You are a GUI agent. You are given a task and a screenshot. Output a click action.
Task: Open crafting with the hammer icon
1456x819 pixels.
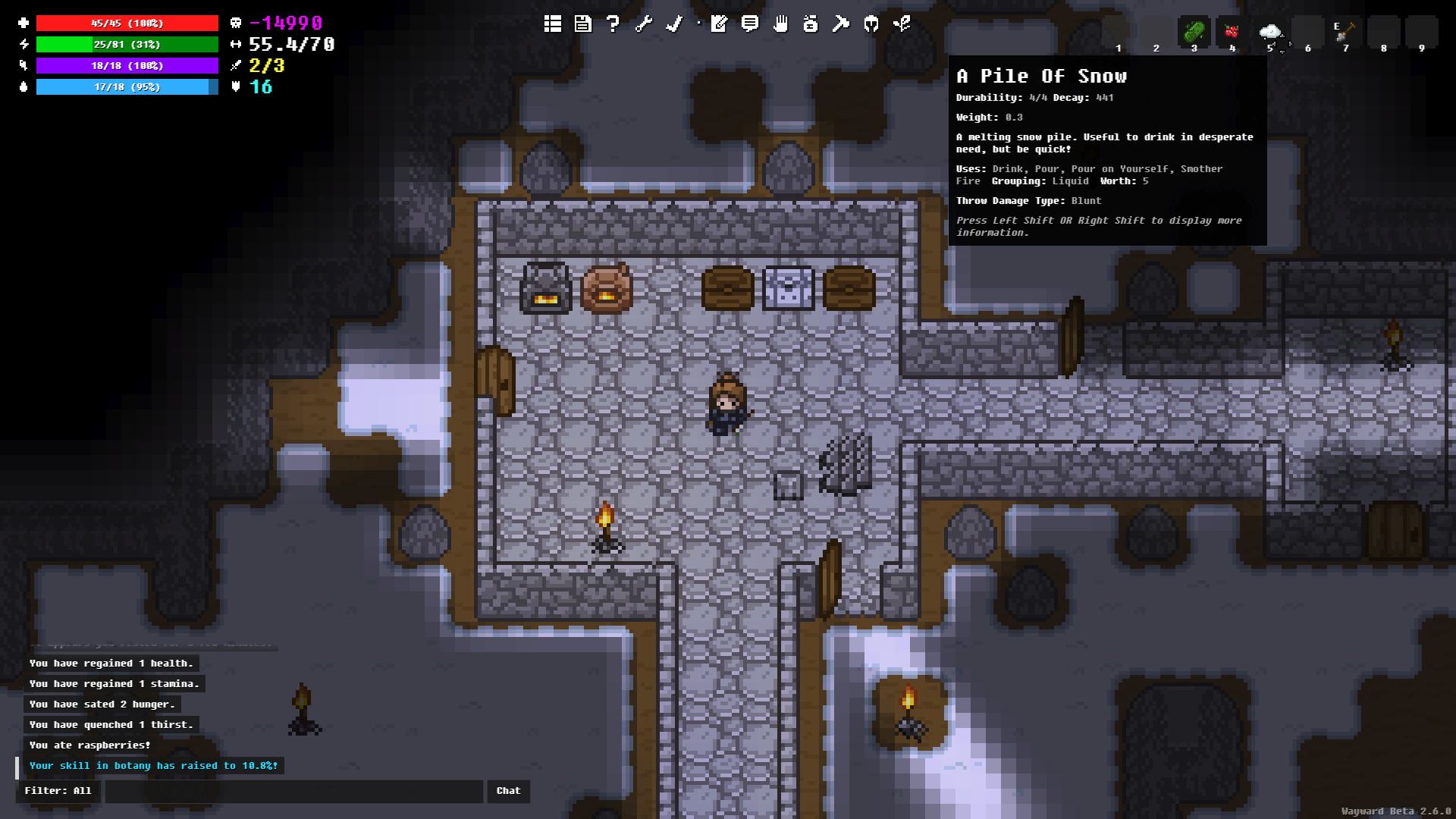[x=841, y=24]
